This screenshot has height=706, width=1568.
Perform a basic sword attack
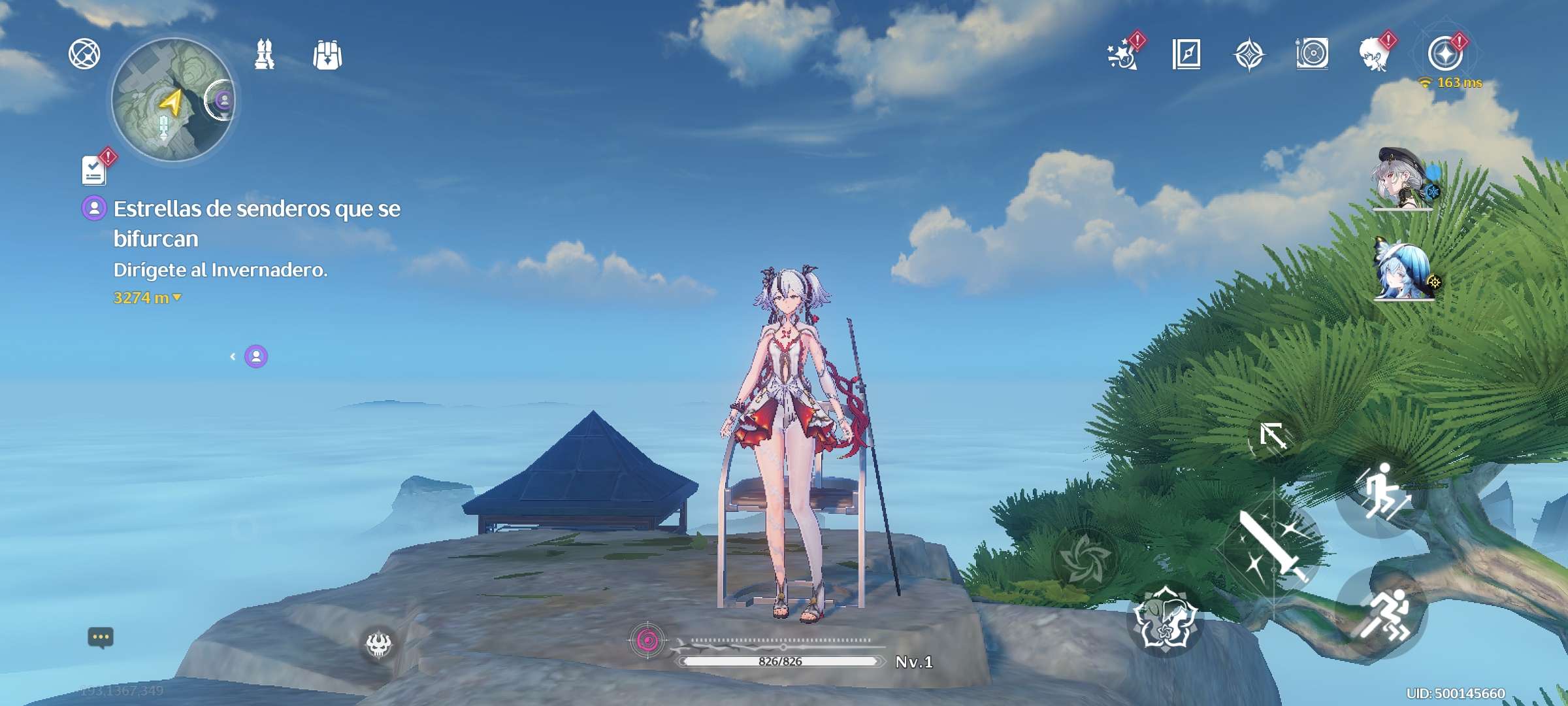pyautogui.click(x=1273, y=548)
